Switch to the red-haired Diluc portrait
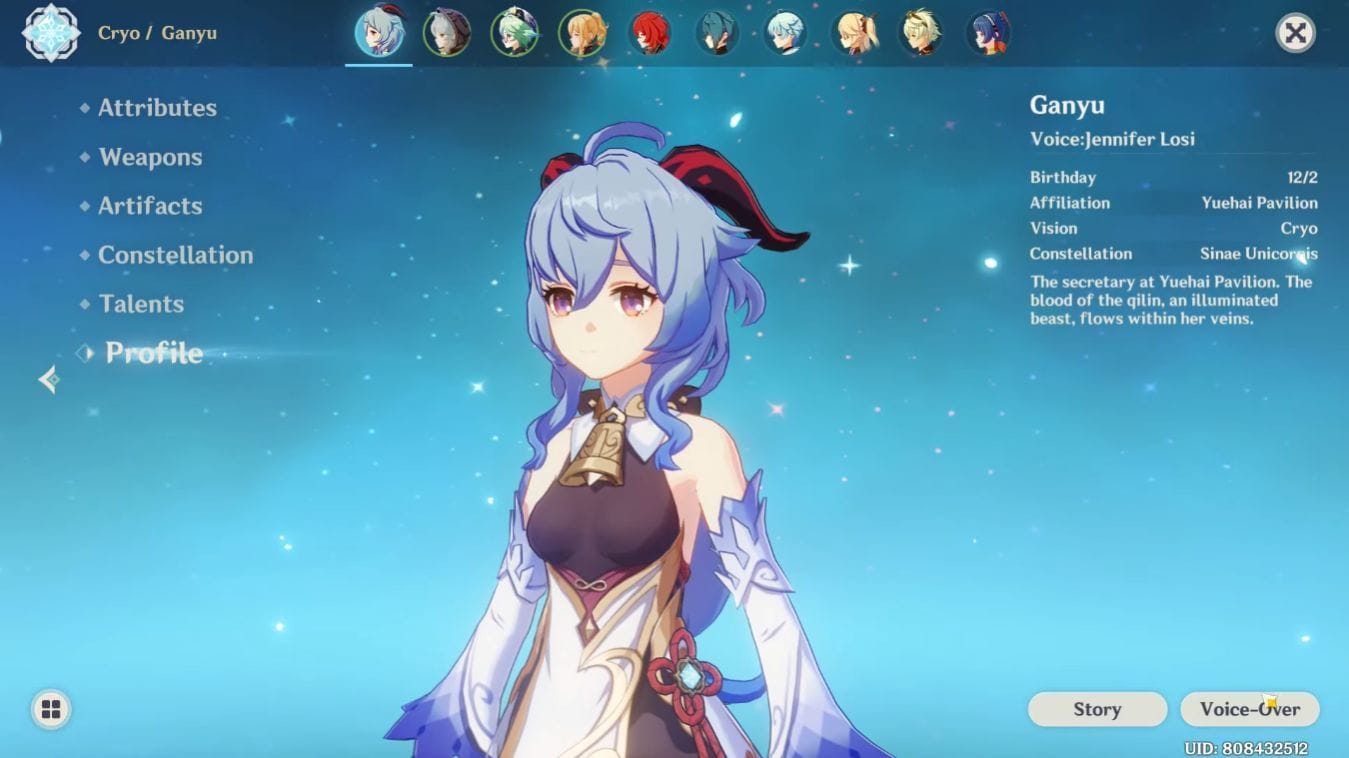 pyautogui.click(x=650, y=33)
